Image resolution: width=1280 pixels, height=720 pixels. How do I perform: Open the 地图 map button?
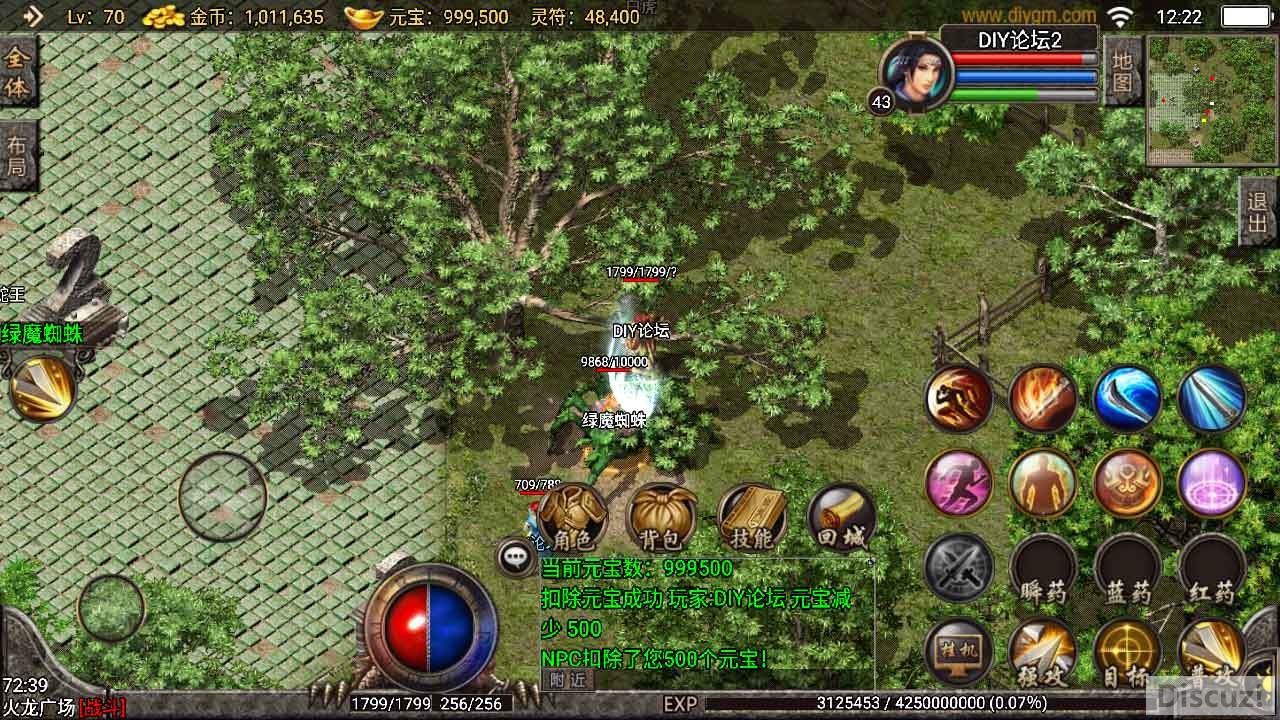[x=1122, y=69]
